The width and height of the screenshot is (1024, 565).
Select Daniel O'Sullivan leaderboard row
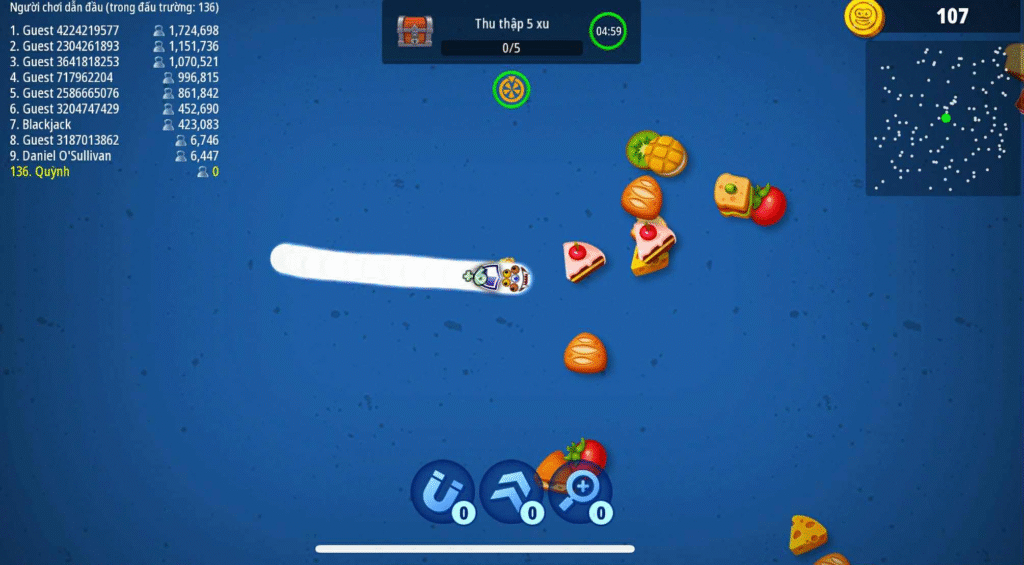point(114,156)
